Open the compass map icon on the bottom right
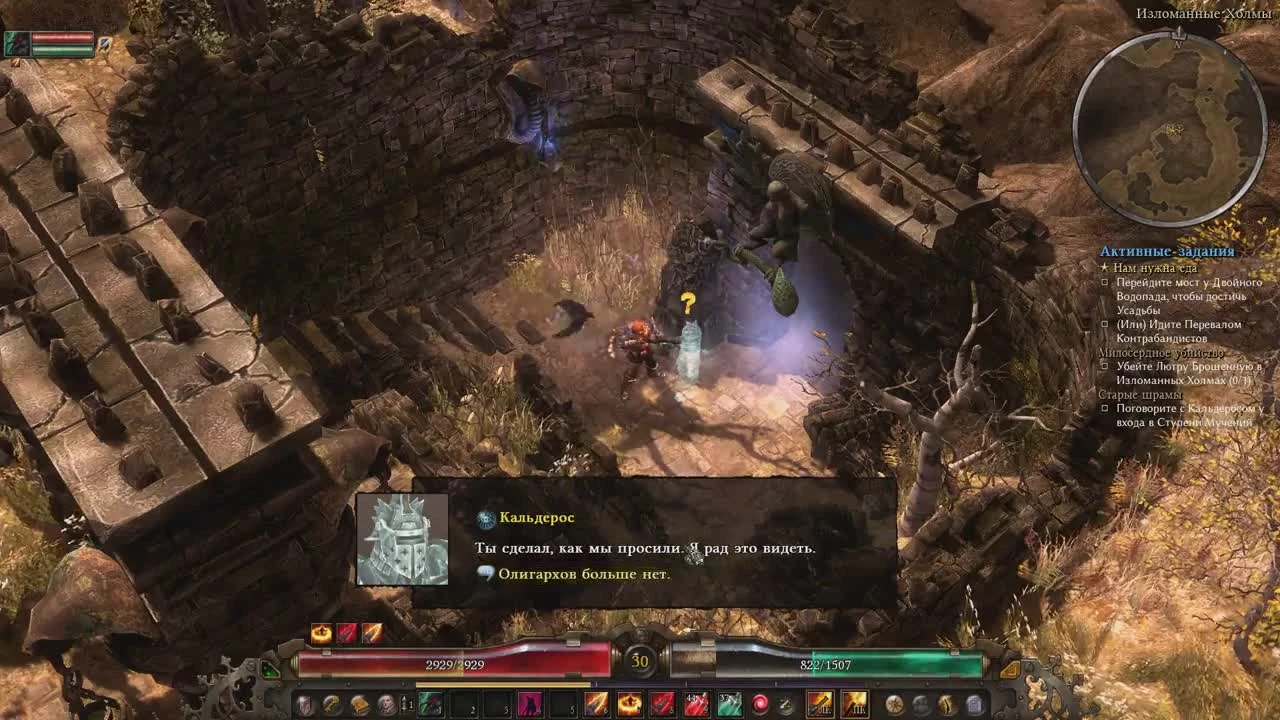Screen dimensions: 1280x720 point(894,705)
